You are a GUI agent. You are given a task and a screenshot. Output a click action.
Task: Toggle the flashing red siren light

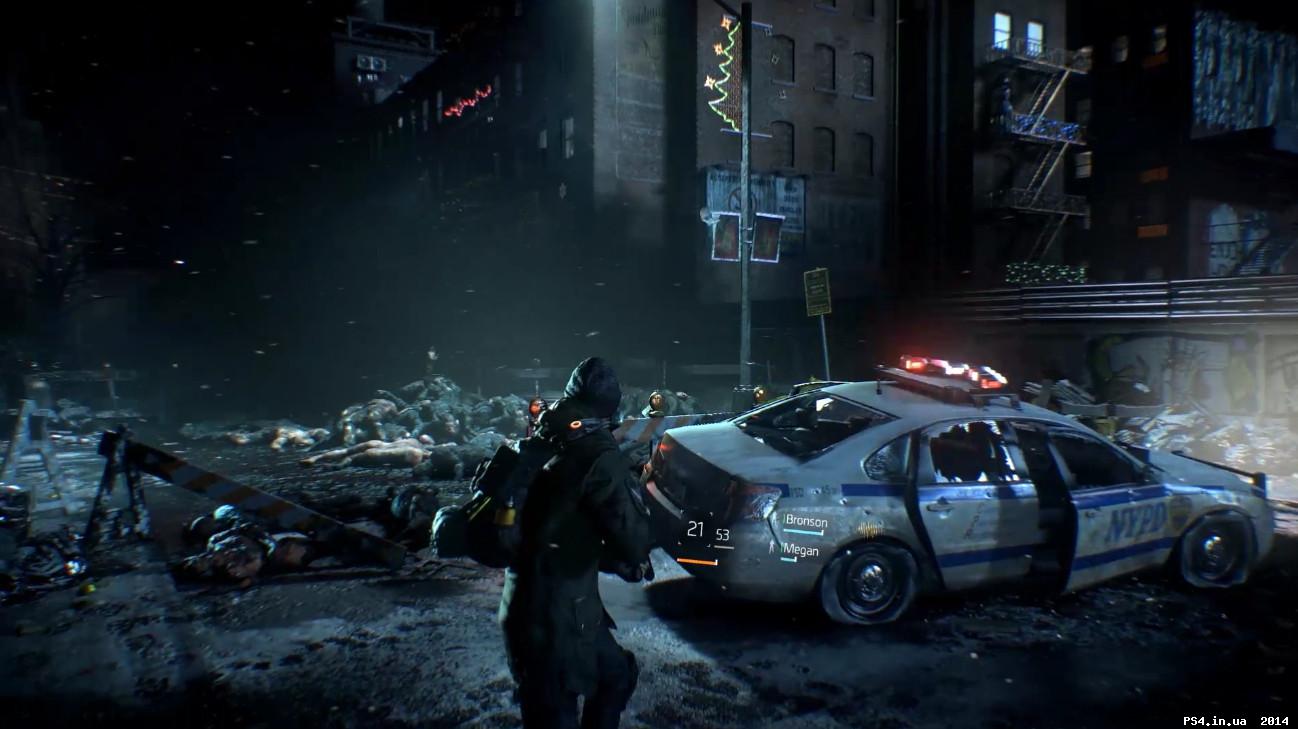tap(915, 363)
